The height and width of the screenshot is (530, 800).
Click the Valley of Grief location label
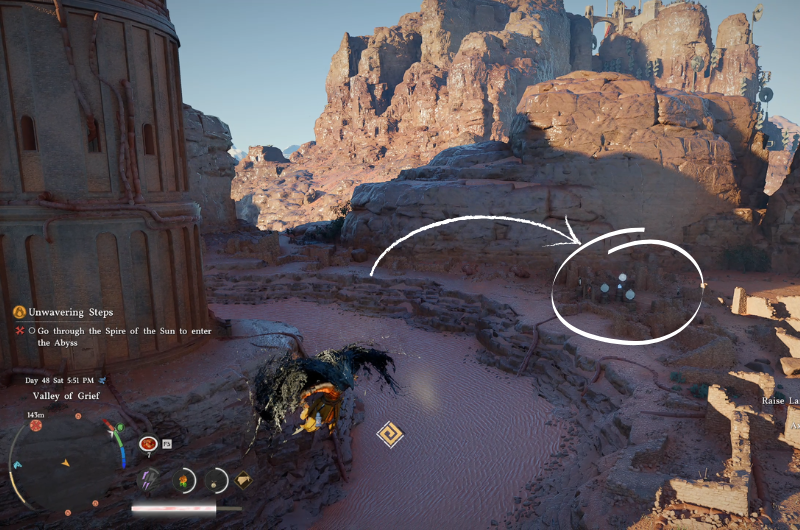click(x=62, y=396)
